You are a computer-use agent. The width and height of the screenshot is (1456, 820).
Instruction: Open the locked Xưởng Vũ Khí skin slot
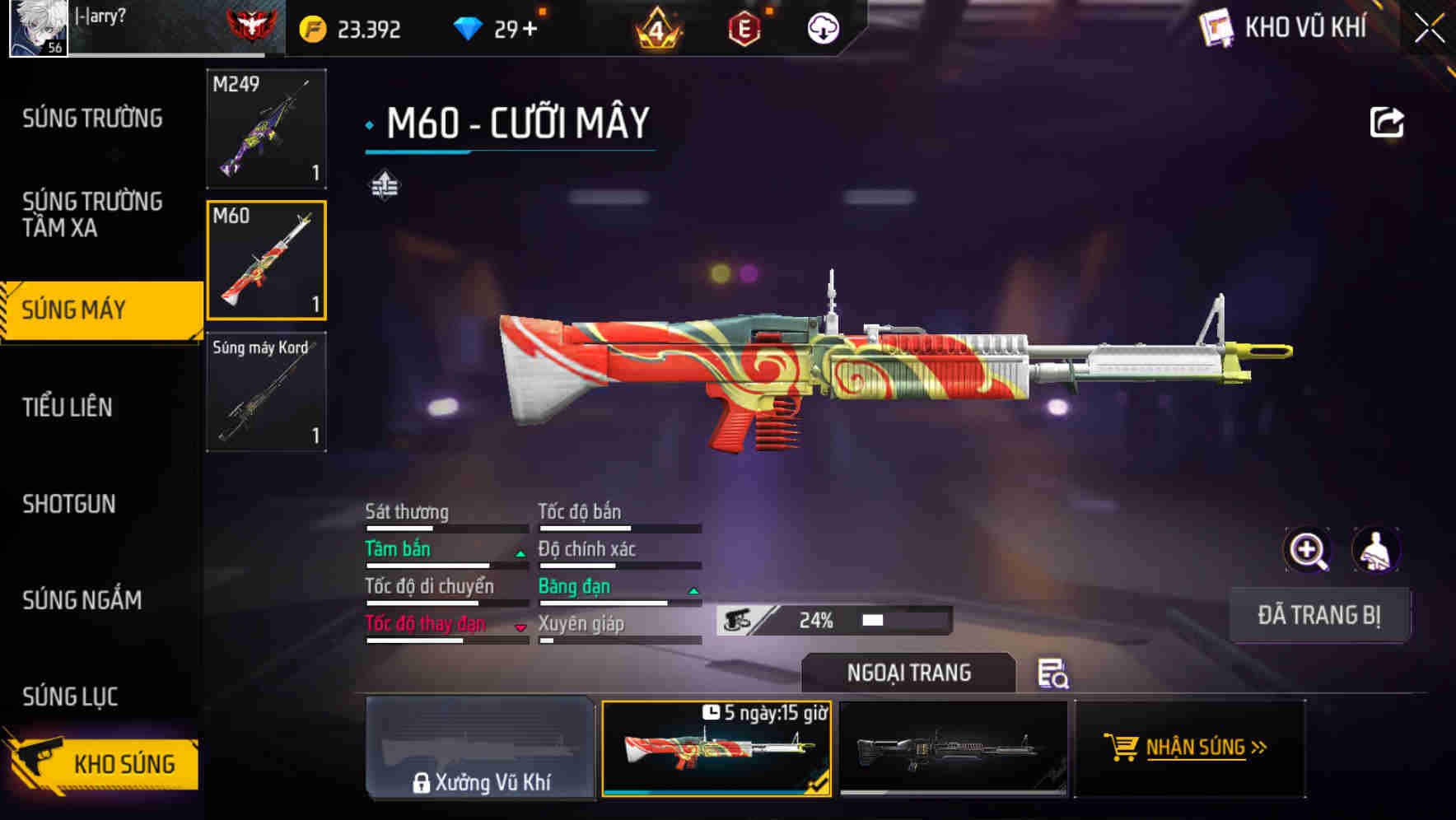click(480, 750)
